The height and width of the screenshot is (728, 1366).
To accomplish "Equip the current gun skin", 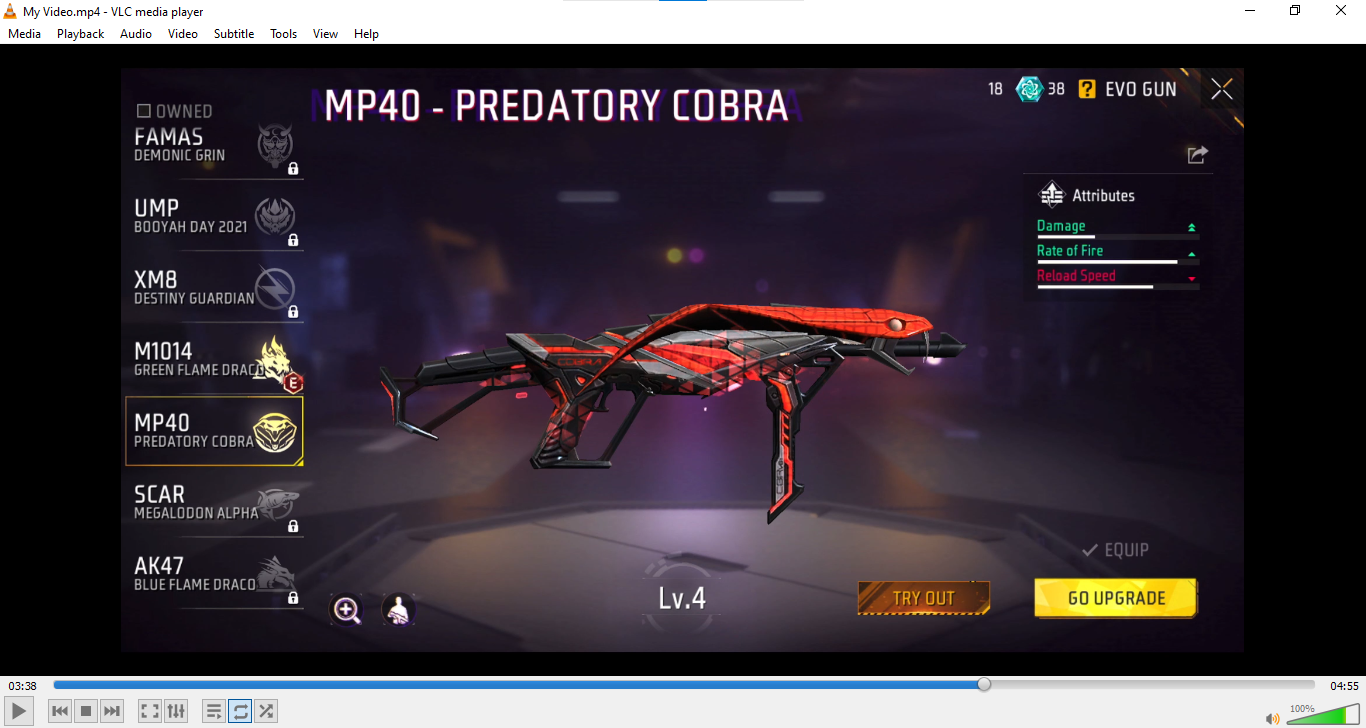I will click(1116, 550).
